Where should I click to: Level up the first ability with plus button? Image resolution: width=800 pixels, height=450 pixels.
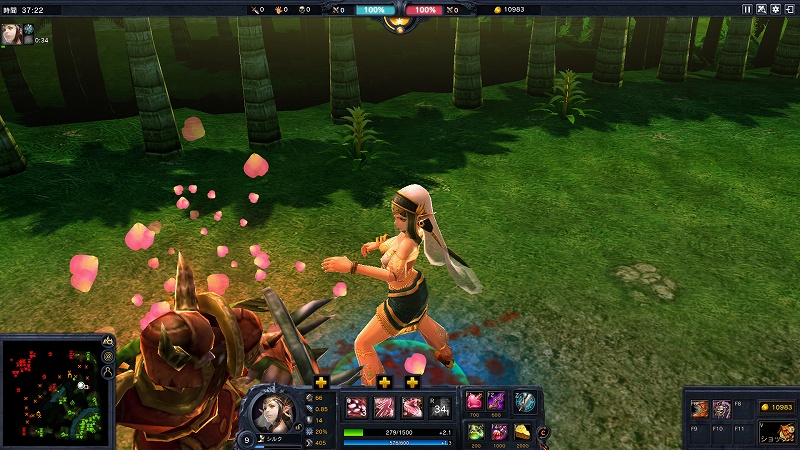pos(321,382)
